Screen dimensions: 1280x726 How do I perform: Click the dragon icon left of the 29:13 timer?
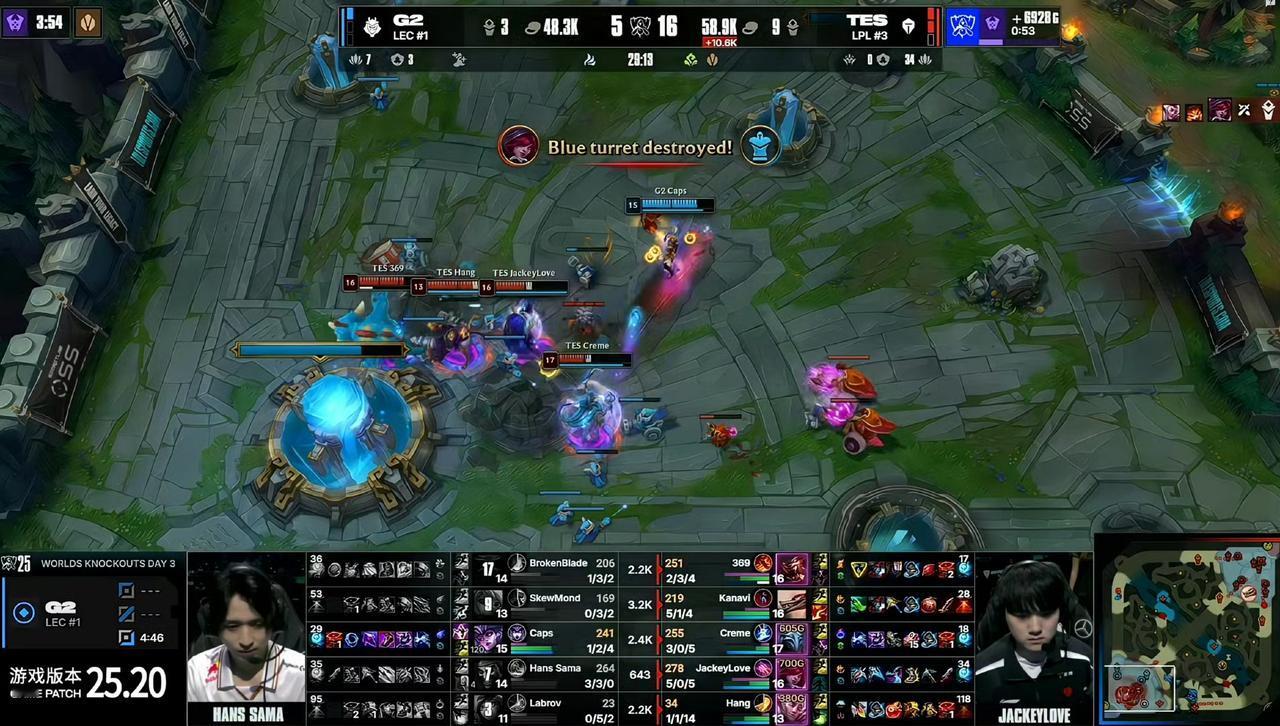click(590, 59)
